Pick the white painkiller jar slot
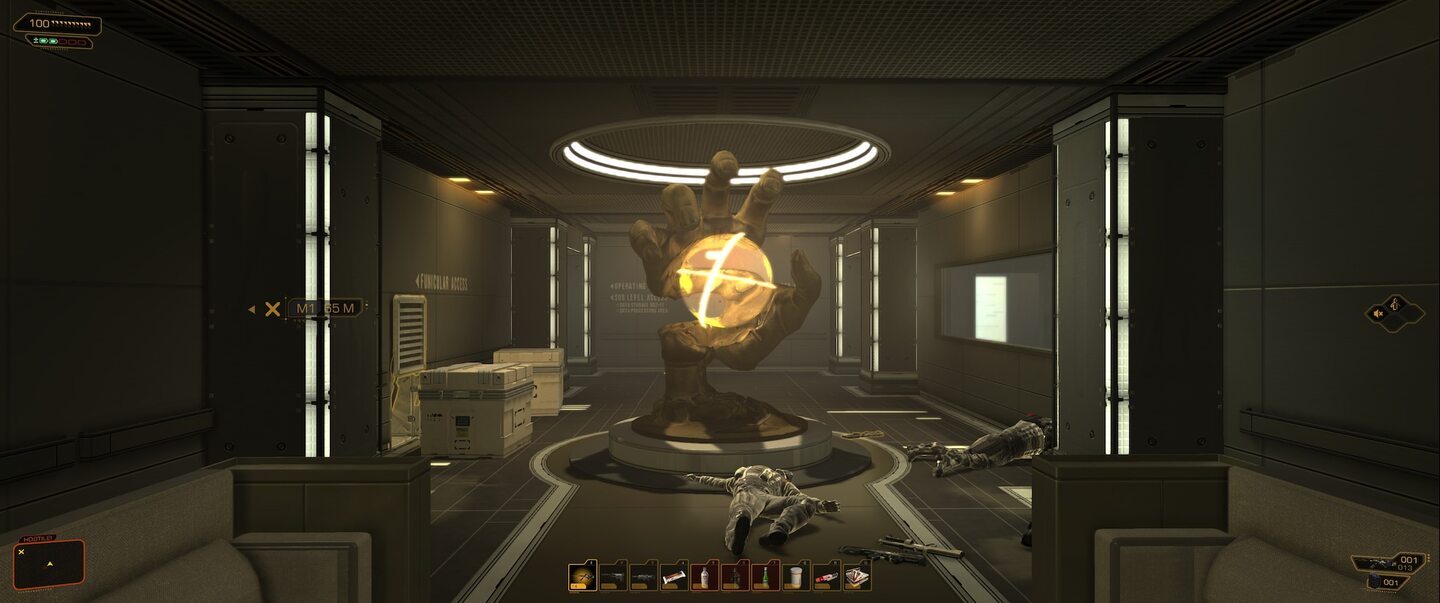This screenshot has height=603, width=1440. [796, 577]
